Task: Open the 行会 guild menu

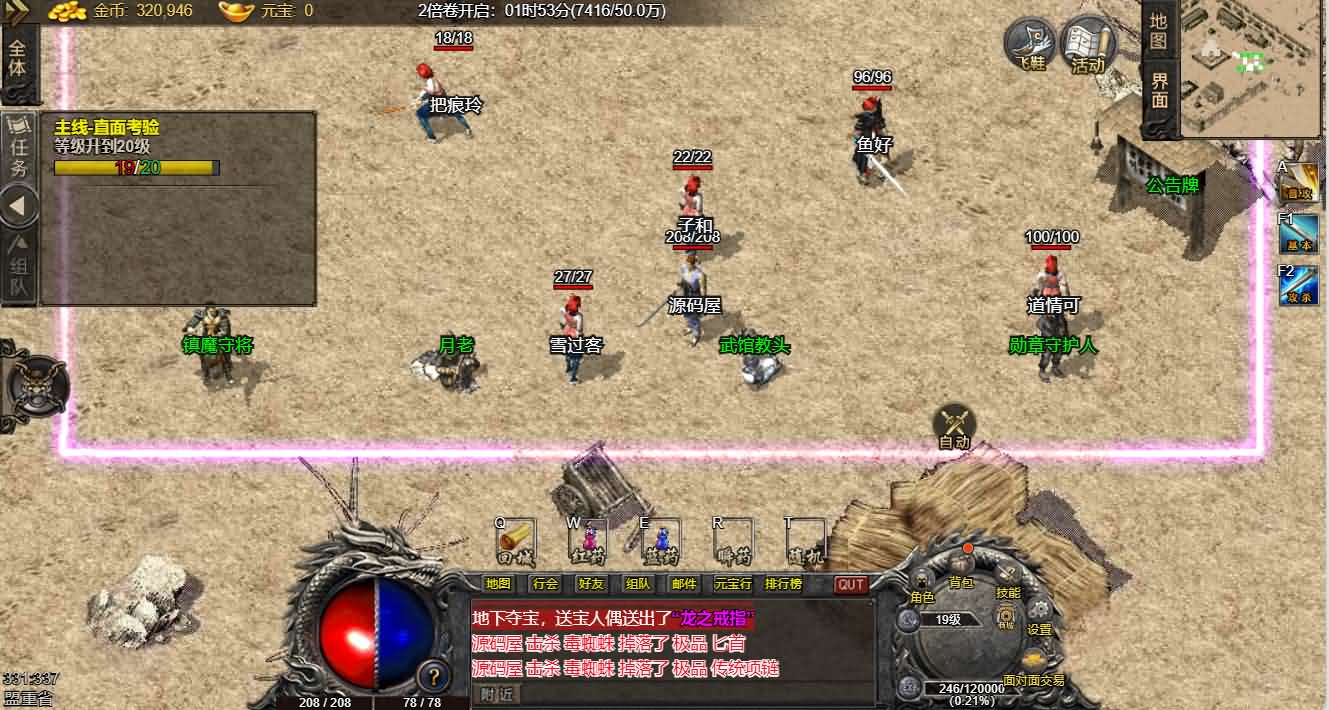Action: [x=545, y=584]
